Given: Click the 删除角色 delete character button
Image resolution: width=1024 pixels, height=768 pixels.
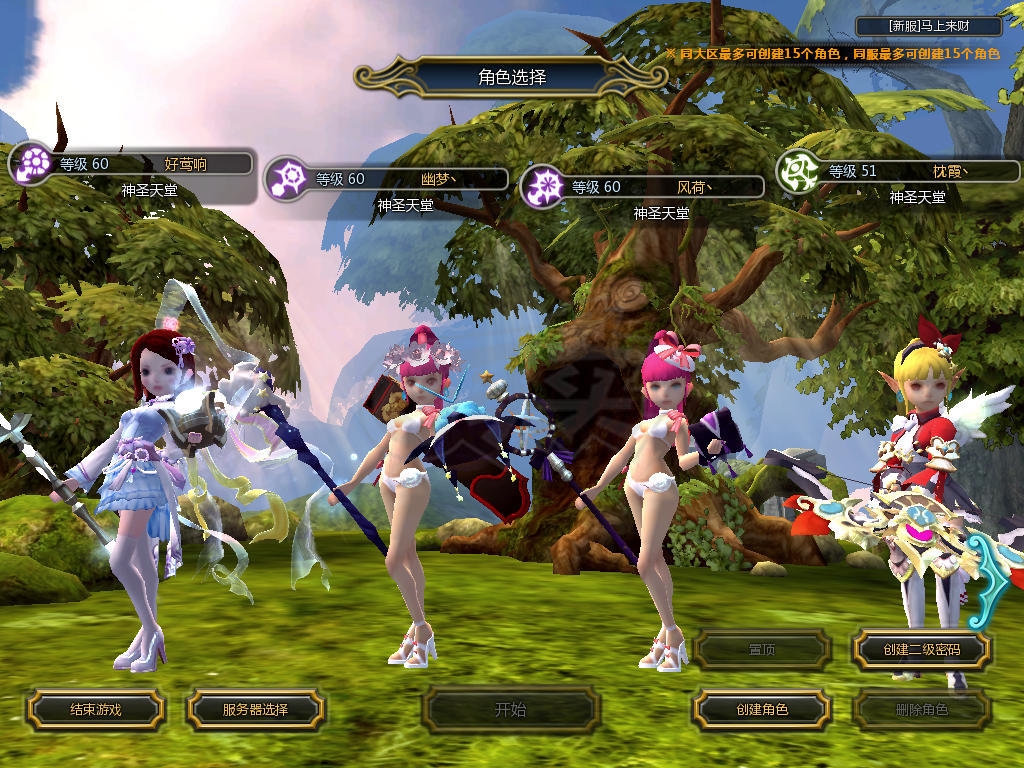Looking at the screenshot, I should coord(921,710).
